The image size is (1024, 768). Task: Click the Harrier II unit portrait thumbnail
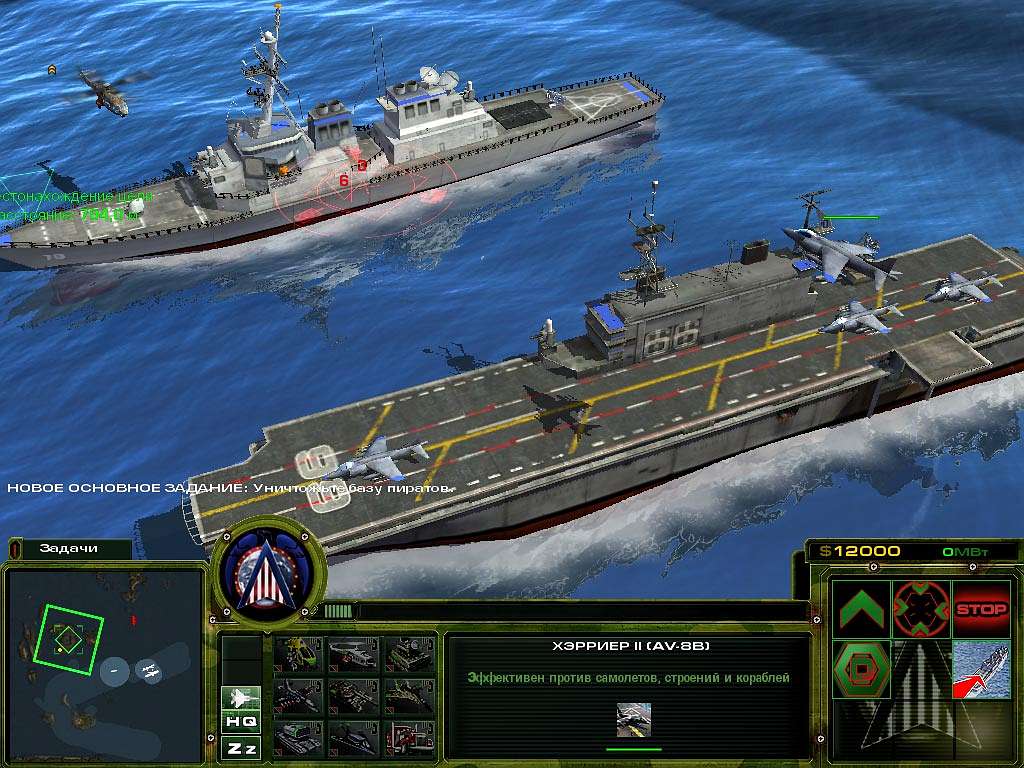coord(633,719)
